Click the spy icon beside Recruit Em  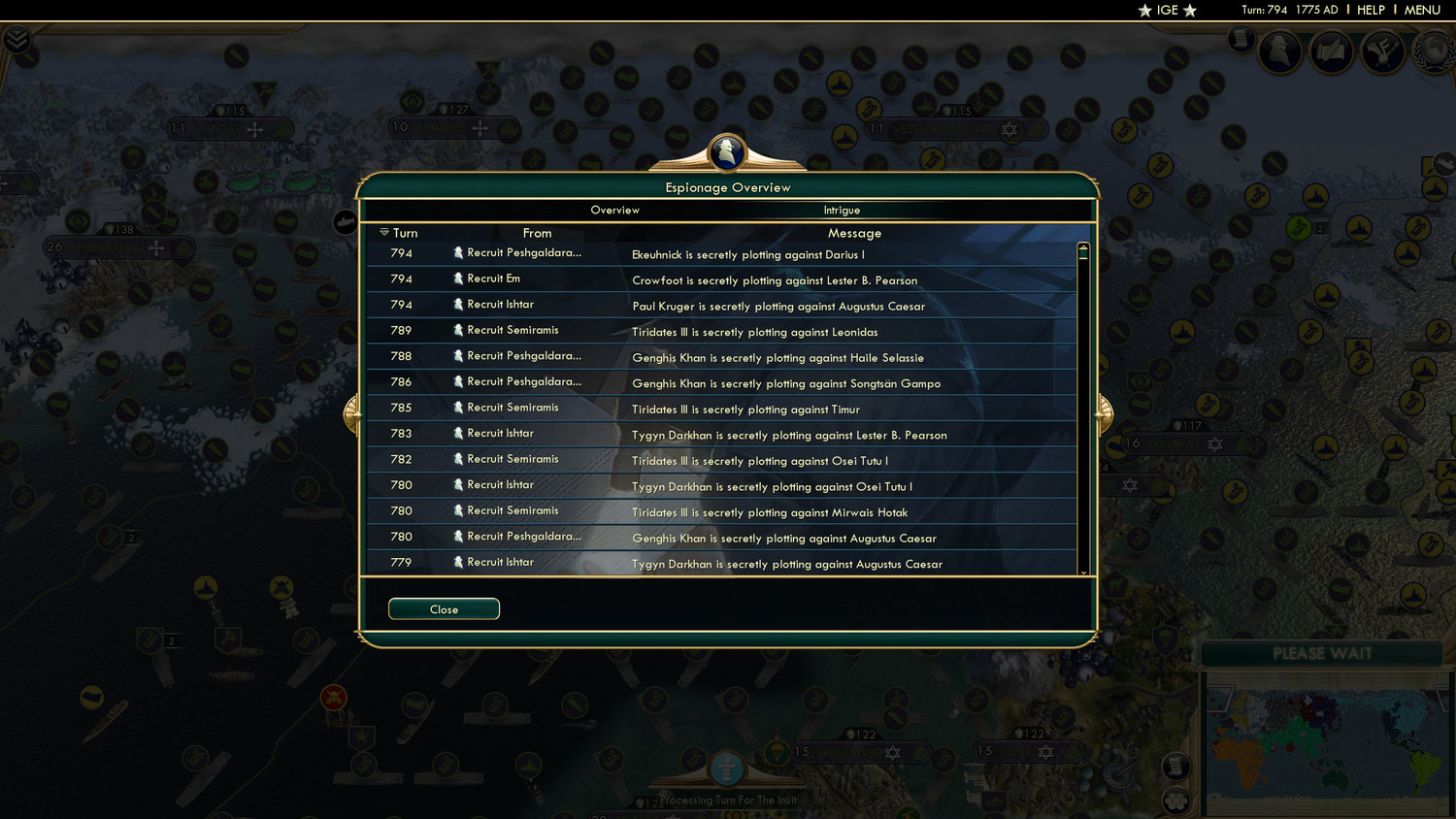click(x=457, y=278)
